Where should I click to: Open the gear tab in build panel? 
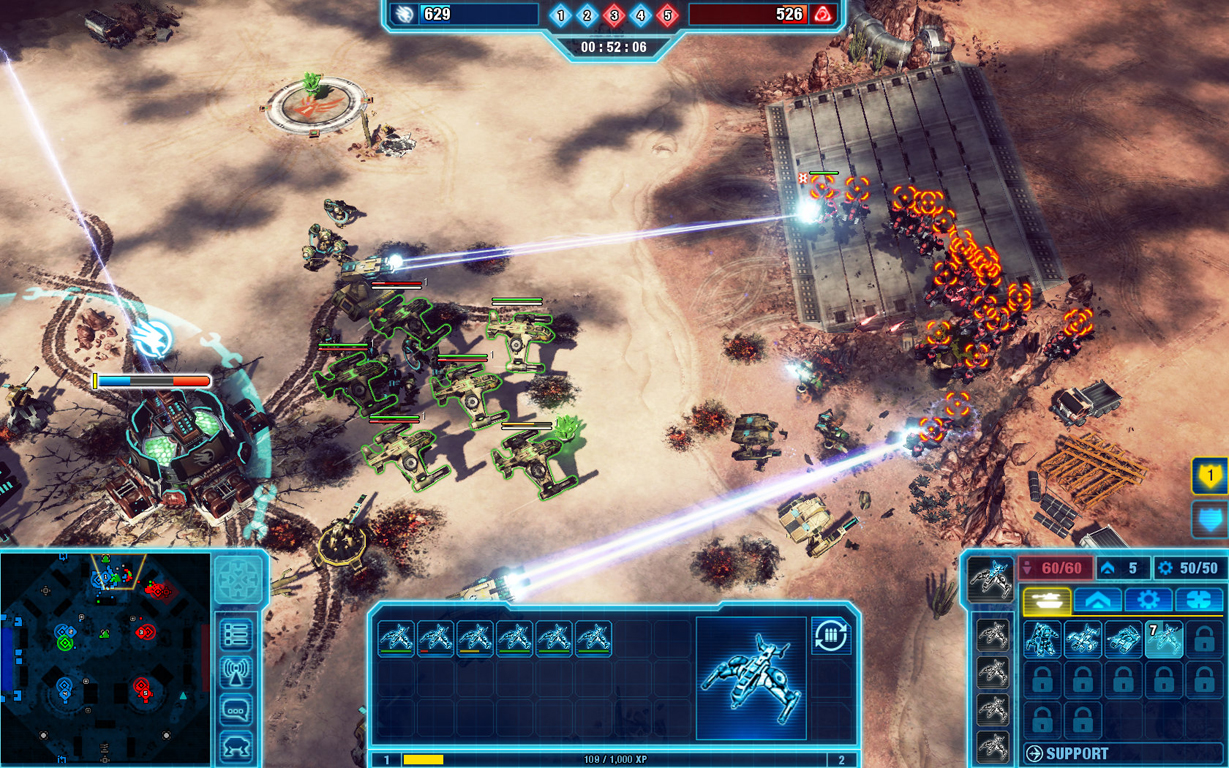pyautogui.click(x=1148, y=601)
